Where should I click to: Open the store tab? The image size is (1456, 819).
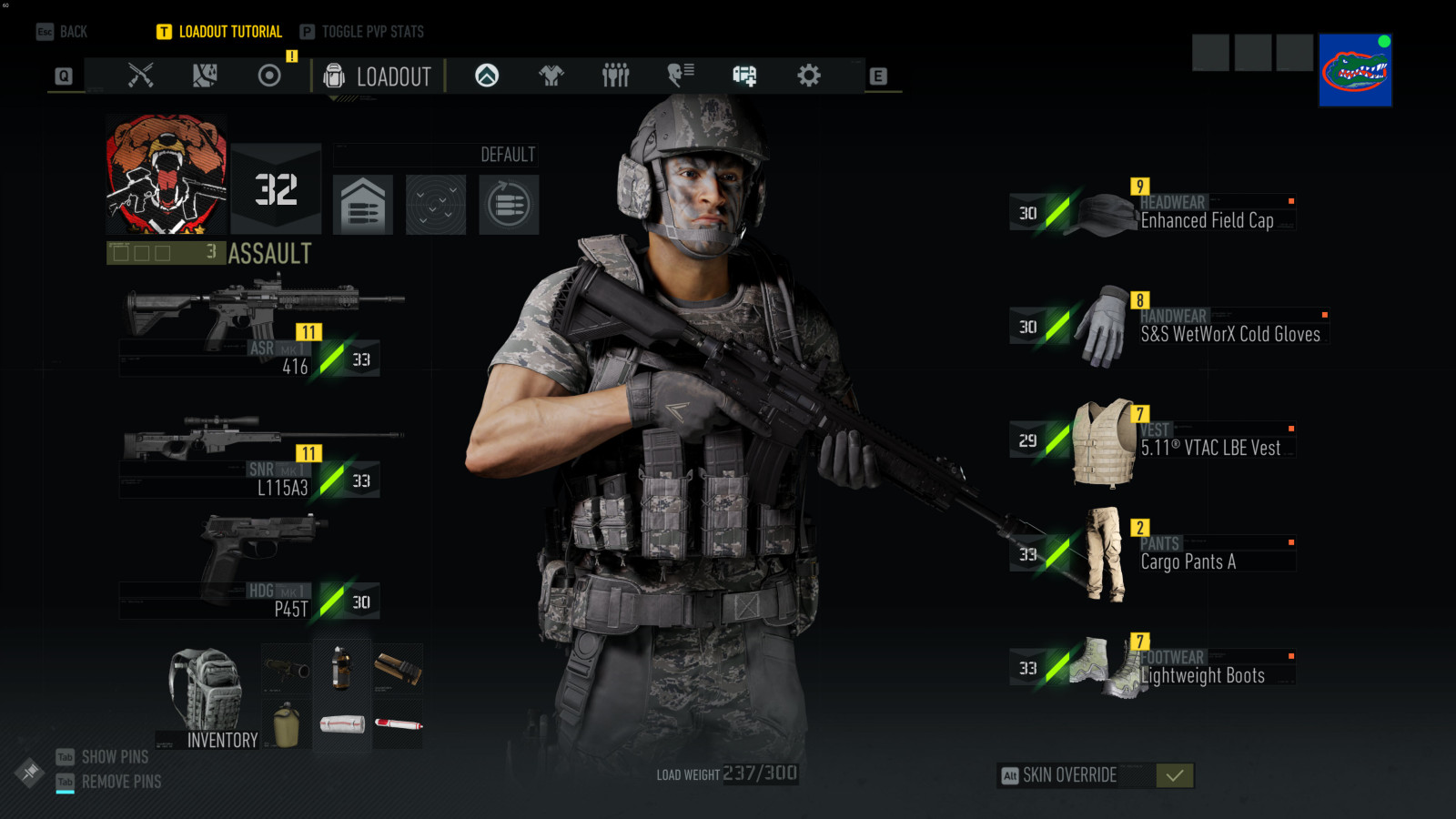(744, 76)
